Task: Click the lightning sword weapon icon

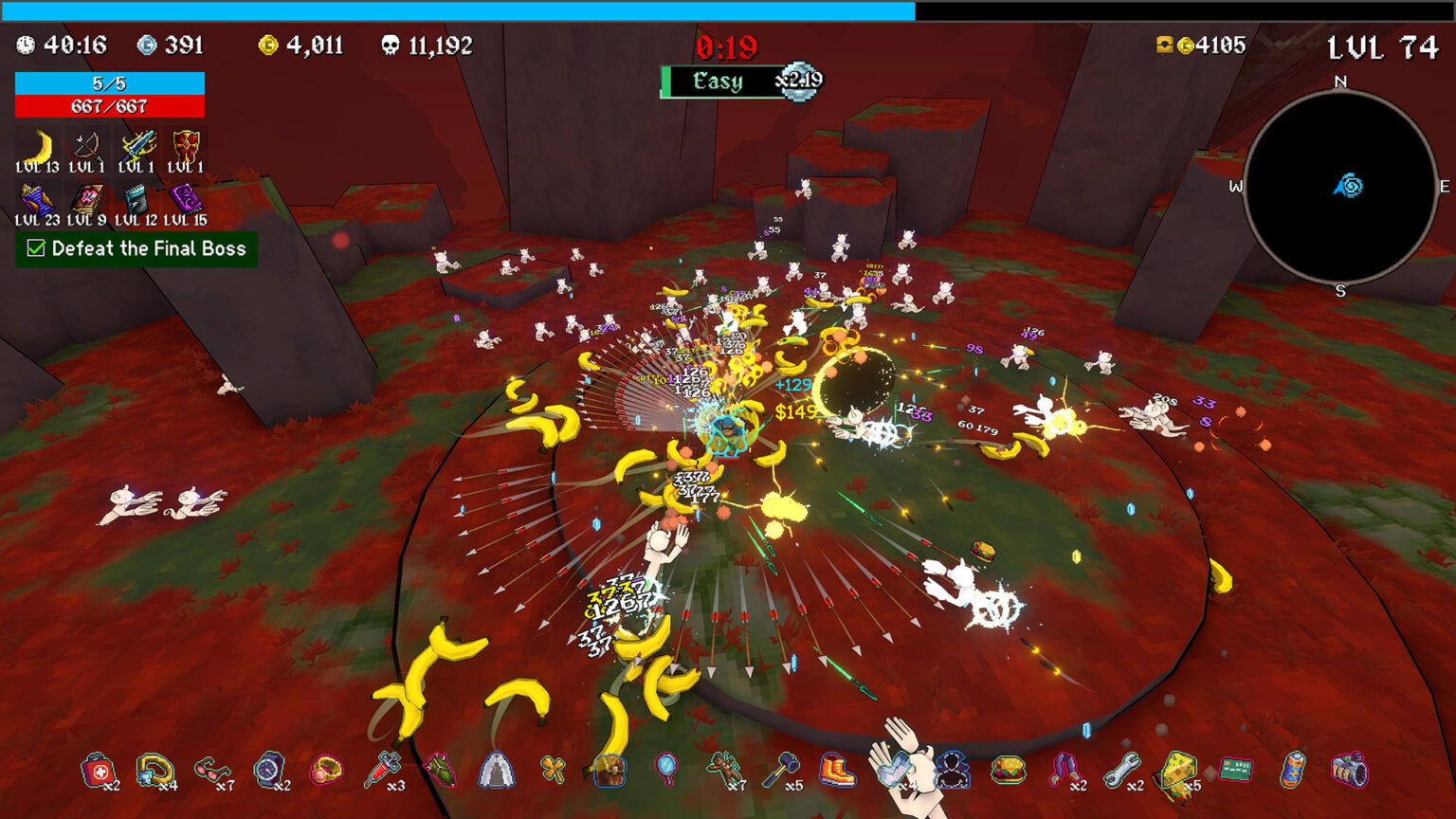Action: pos(136,148)
